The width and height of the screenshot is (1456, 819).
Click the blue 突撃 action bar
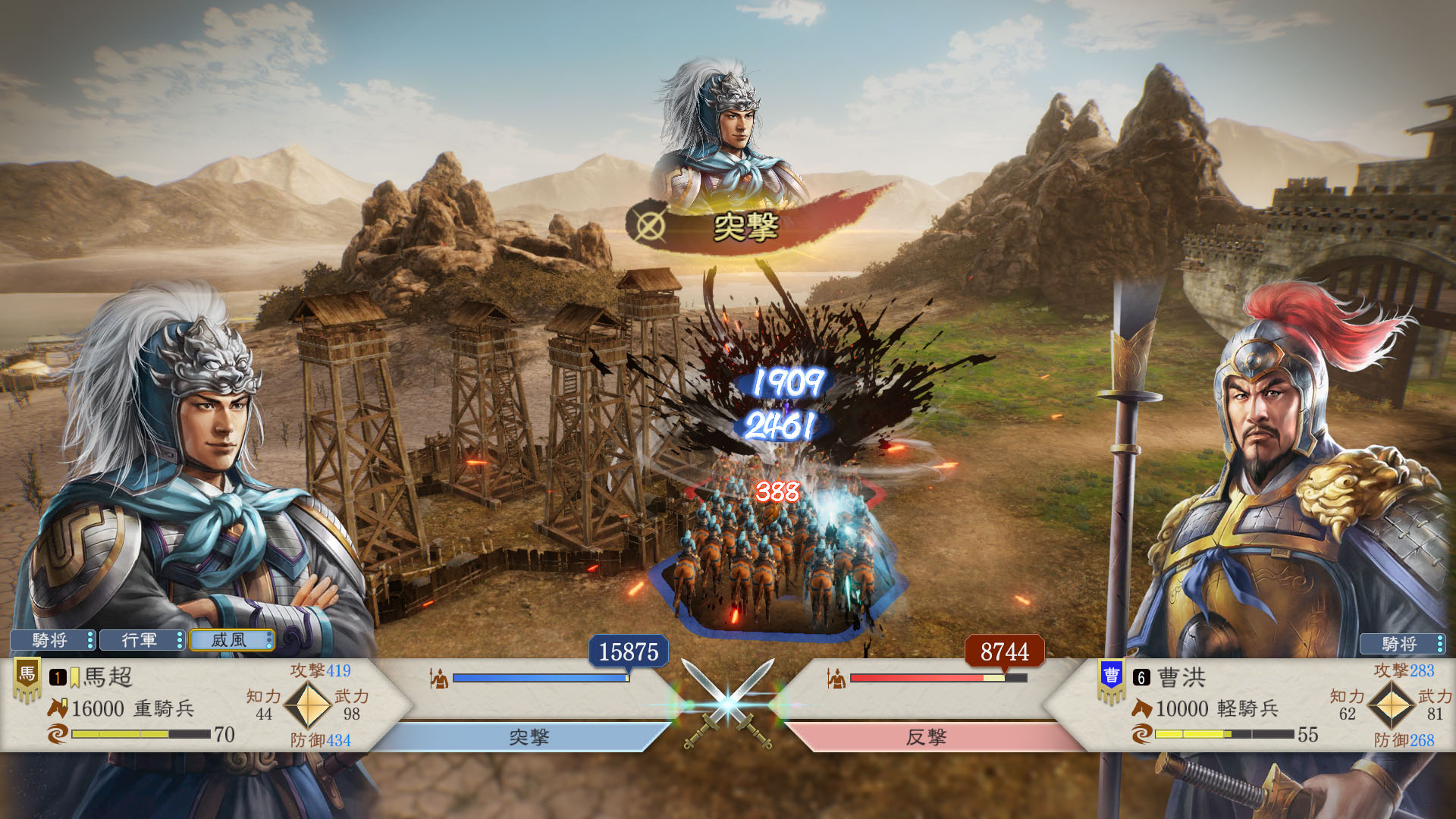point(527,737)
